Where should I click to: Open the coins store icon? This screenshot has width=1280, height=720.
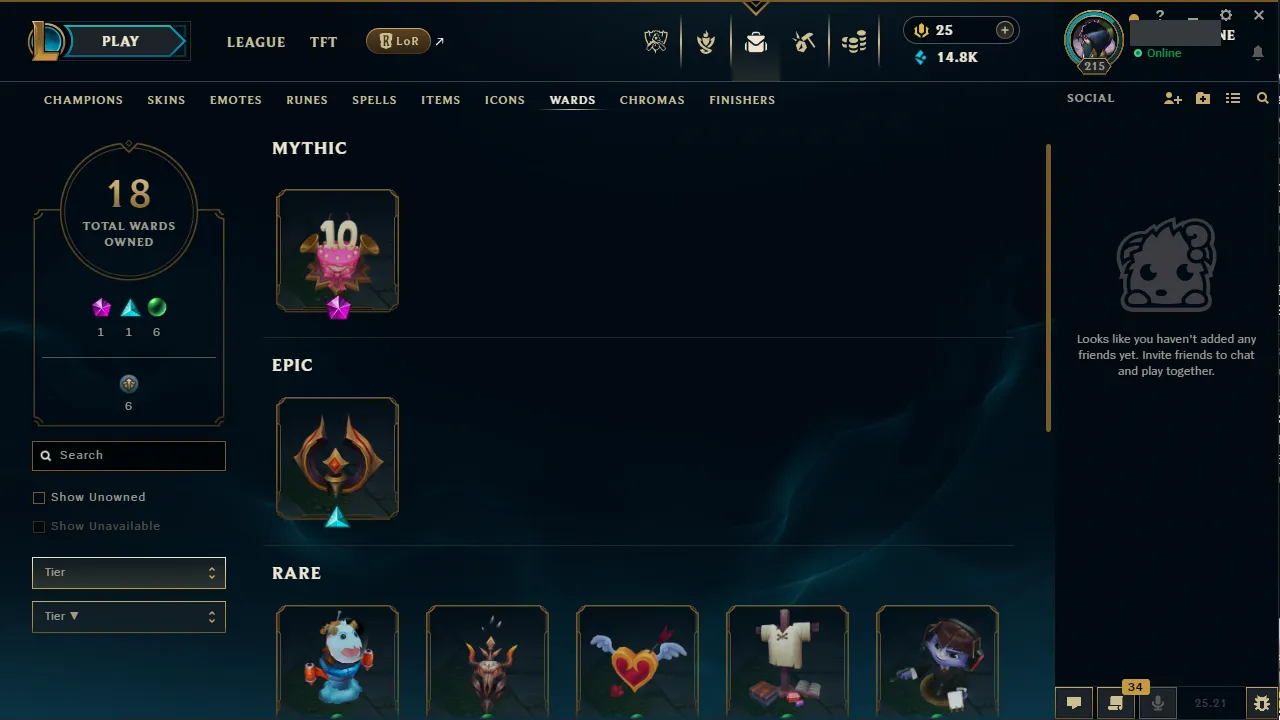(855, 41)
